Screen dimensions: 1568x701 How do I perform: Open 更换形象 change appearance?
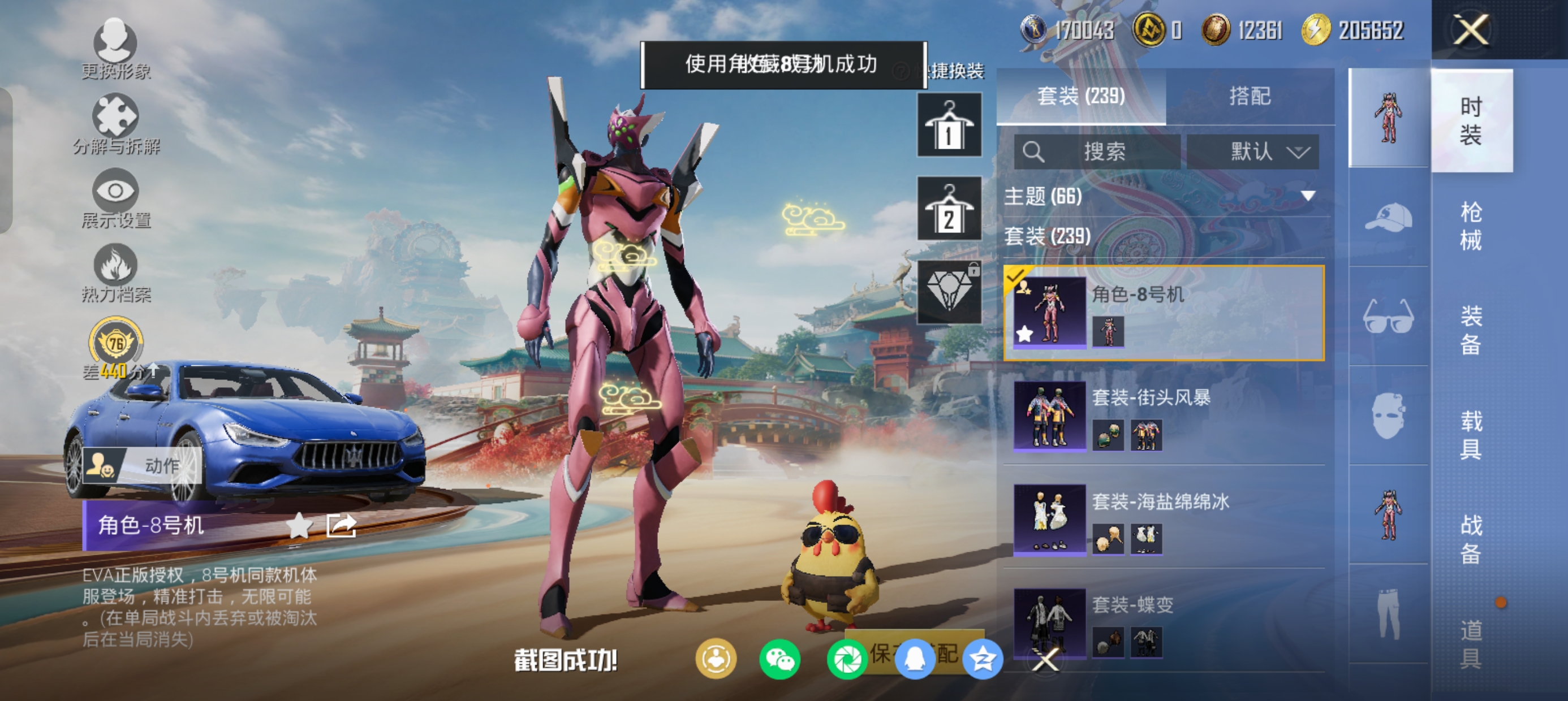coord(115,49)
